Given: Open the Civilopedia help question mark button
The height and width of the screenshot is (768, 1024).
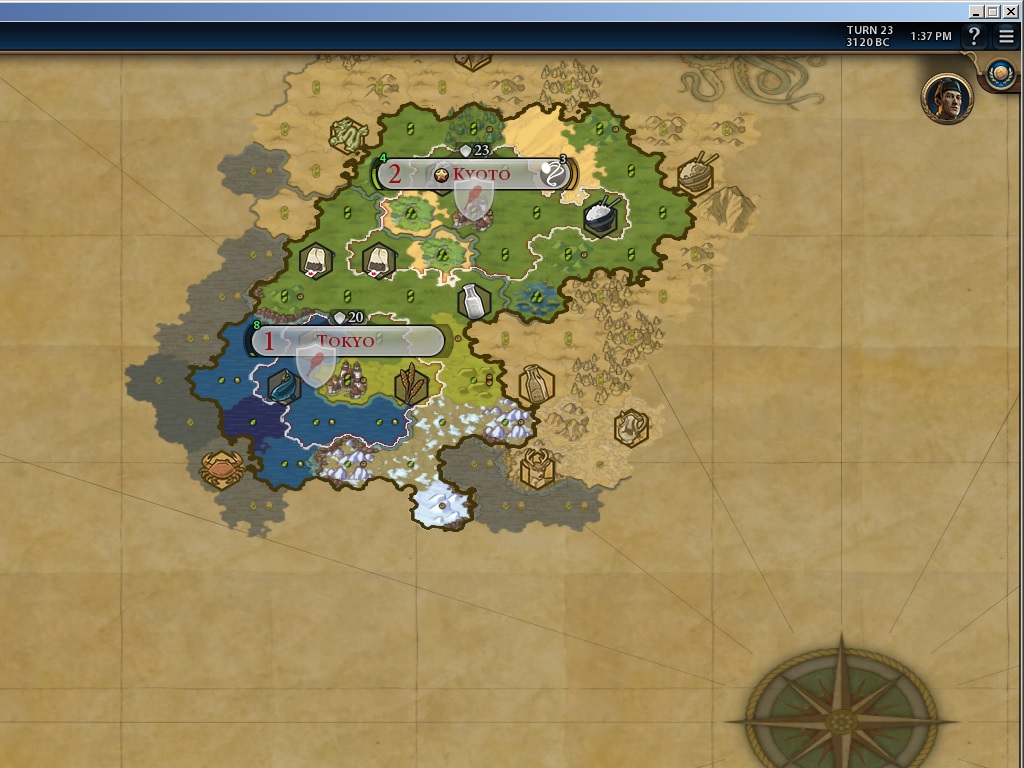Looking at the screenshot, I should 975,37.
